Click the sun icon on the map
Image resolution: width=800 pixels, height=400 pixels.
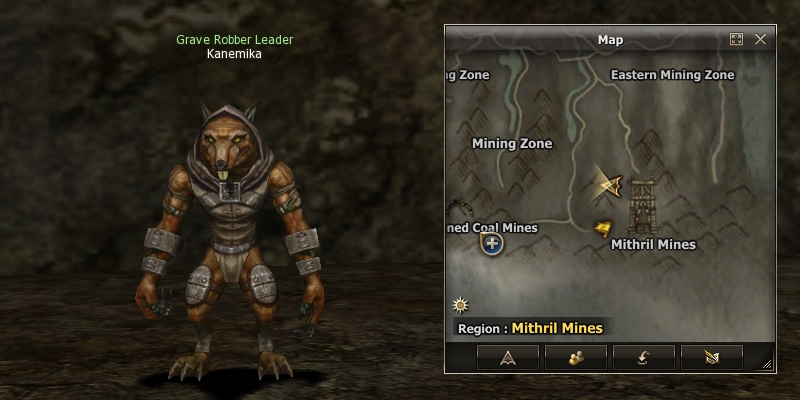pyautogui.click(x=460, y=304)
